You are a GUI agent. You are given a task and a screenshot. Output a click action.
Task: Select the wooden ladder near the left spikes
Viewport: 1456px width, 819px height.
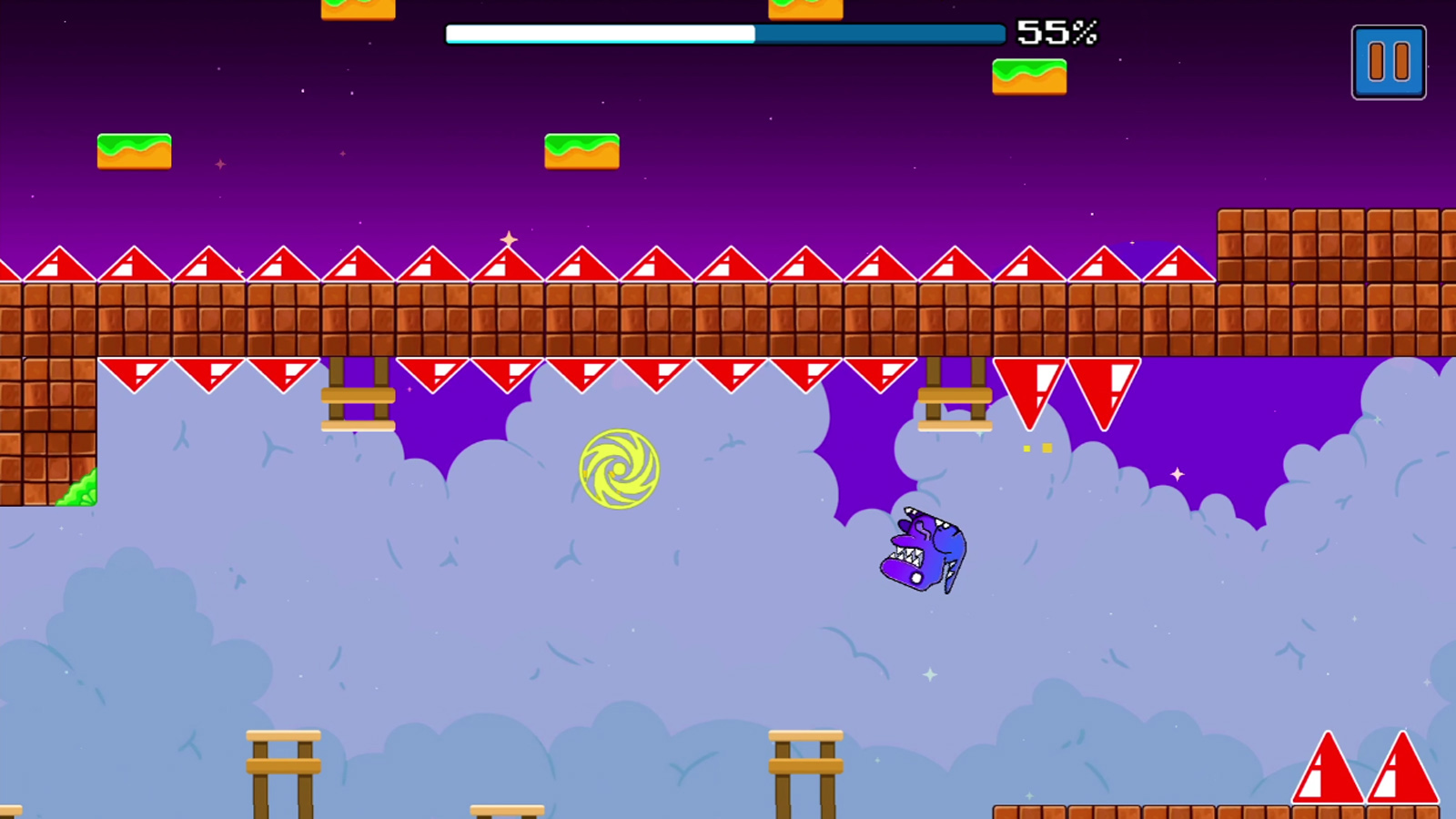357,396
